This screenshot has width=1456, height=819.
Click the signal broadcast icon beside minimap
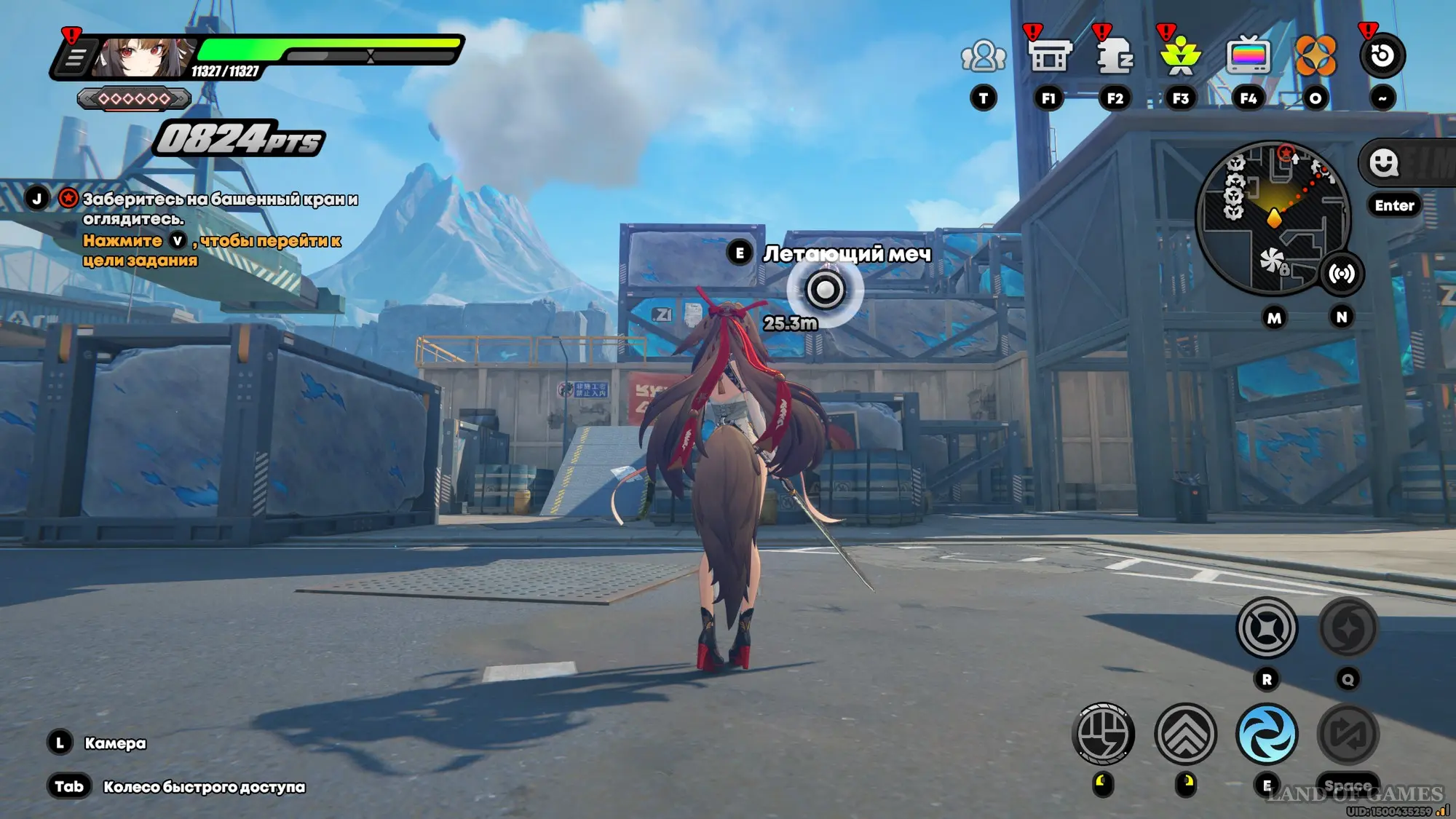1341,274
